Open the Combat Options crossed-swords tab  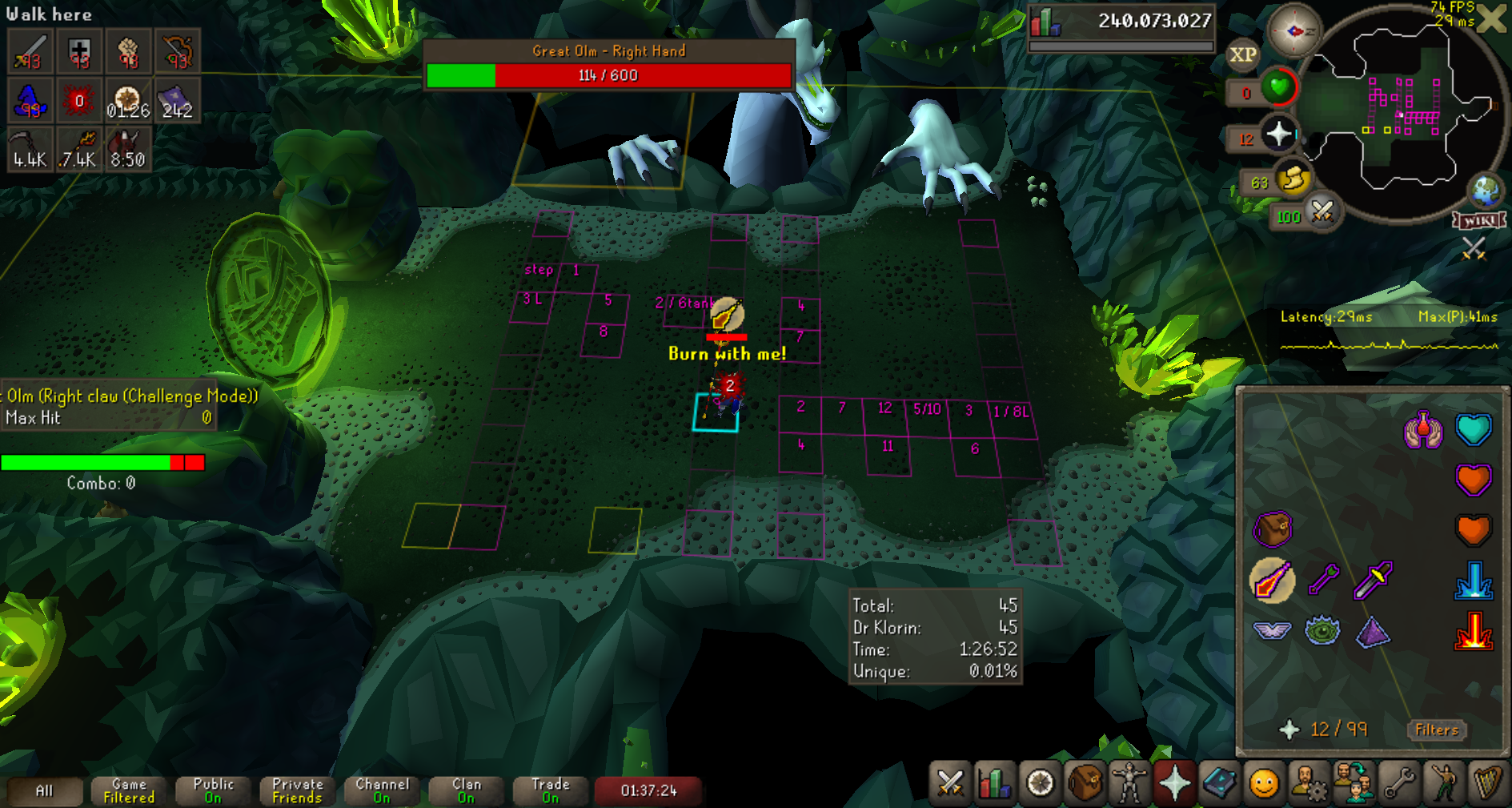click(950, 782)
